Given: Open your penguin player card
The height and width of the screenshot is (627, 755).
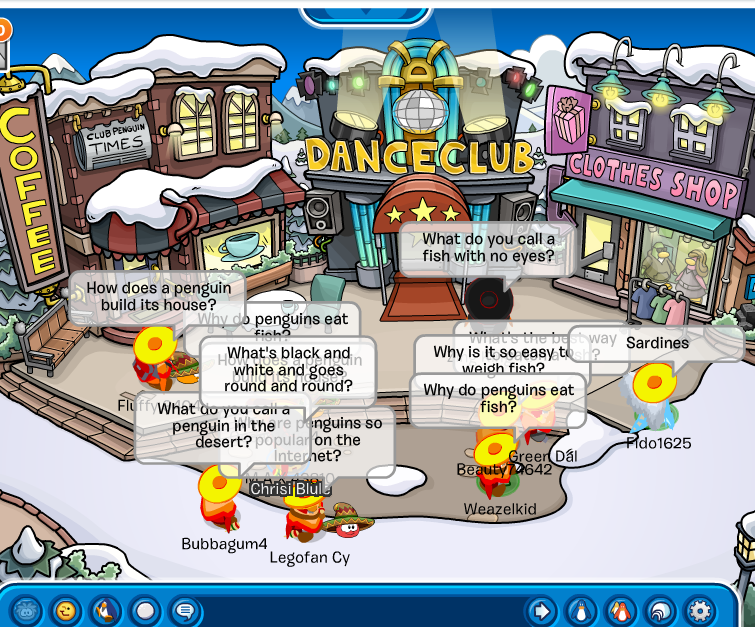Looking at the screenshot, I should (x=581, y=609).
